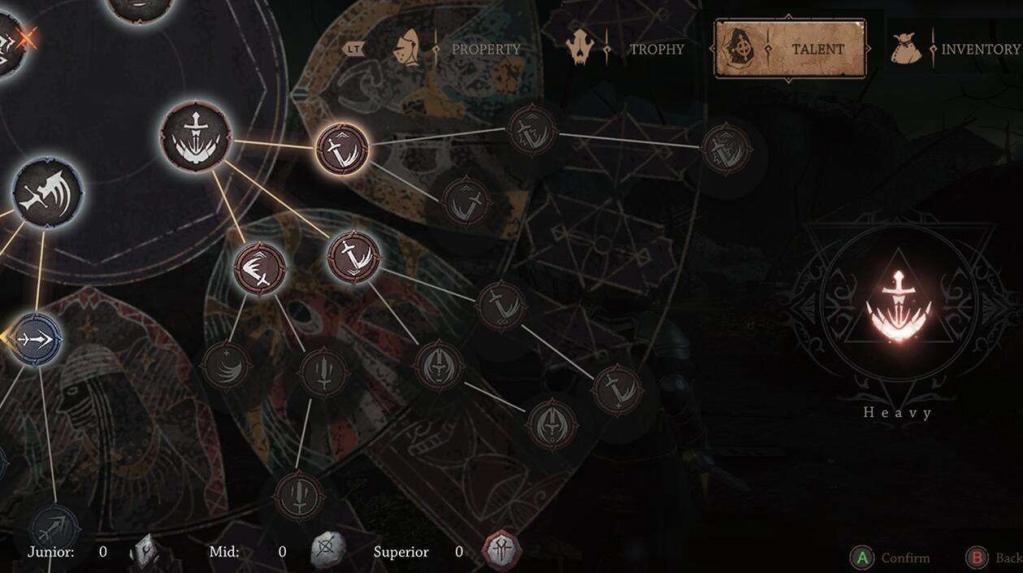
Task: Select the gold-ringed glowing sword talent node
Action: (342, 149)
